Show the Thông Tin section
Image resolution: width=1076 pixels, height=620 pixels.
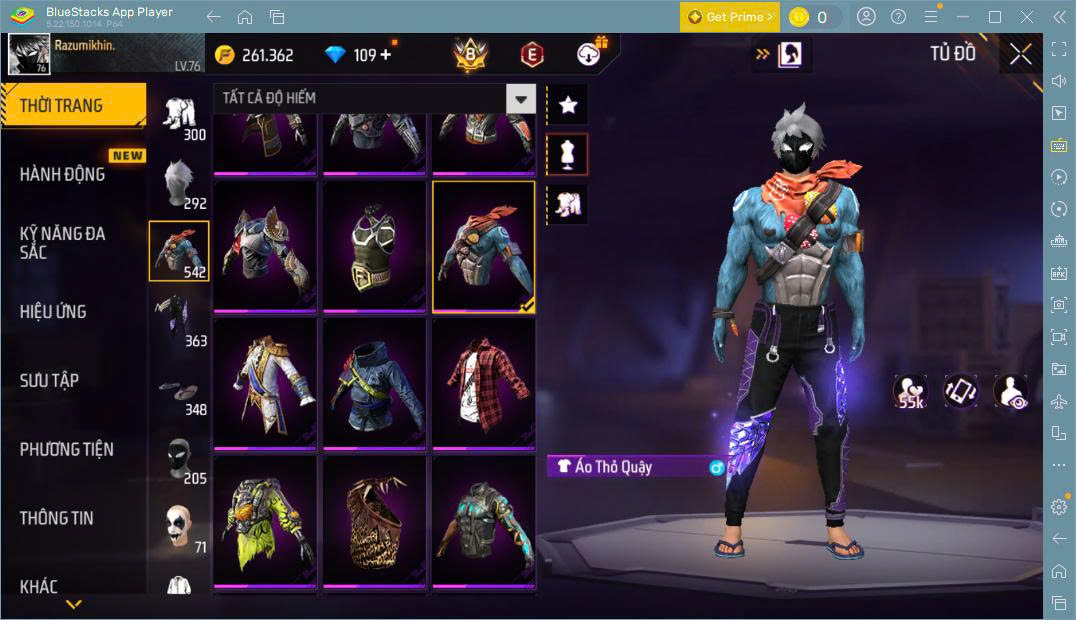tap(56, 518)
